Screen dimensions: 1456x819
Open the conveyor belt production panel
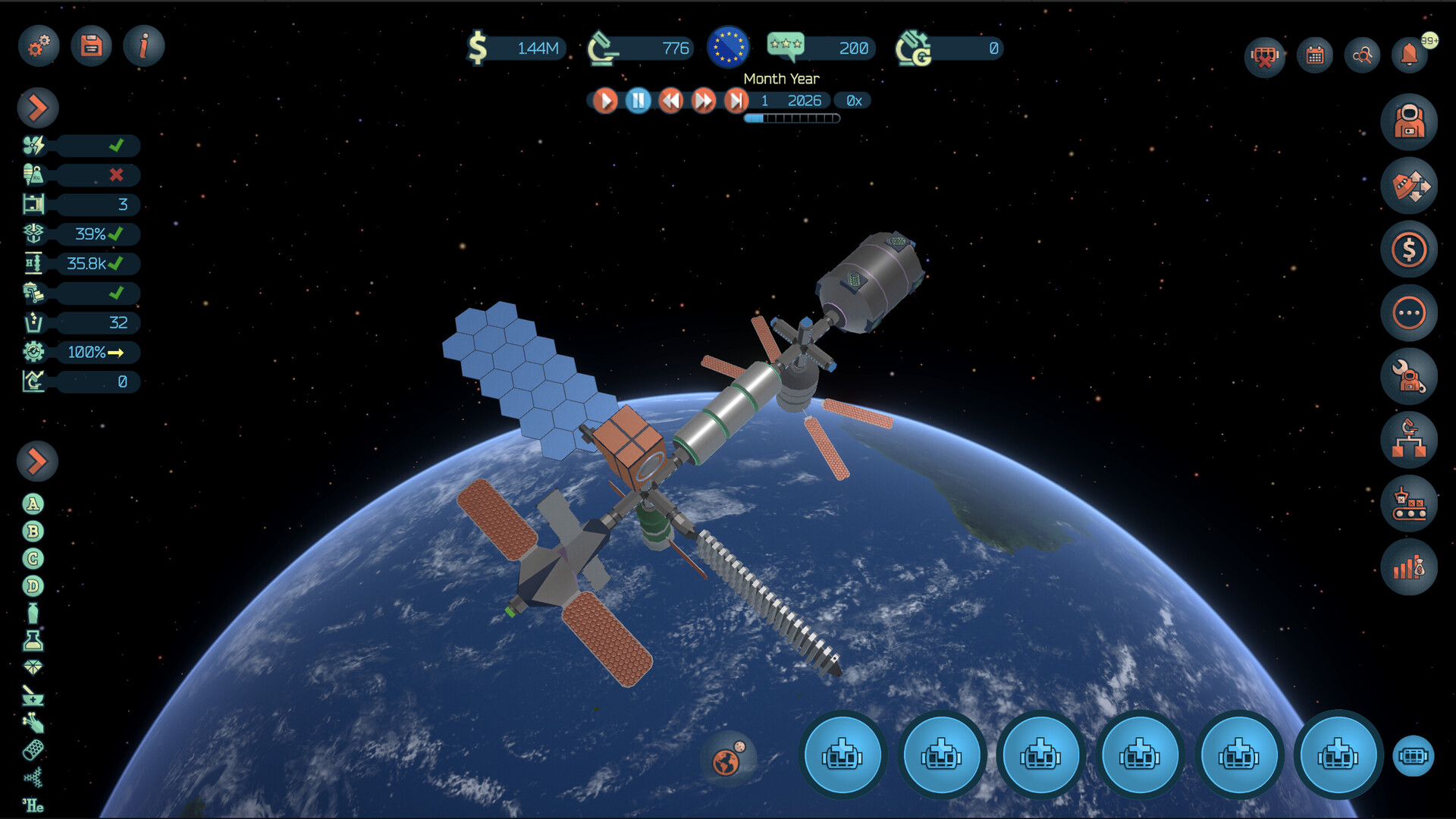point(1409,504)
